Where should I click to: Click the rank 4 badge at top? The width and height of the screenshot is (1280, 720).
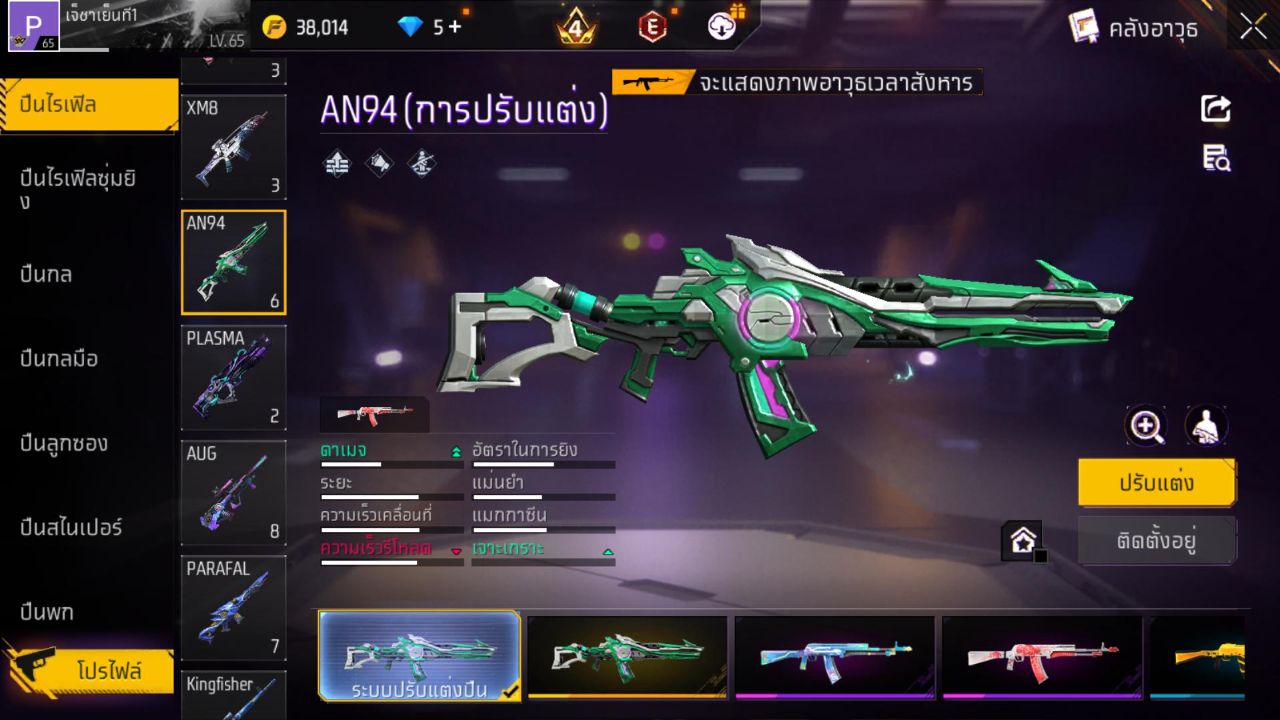[575, 27]
